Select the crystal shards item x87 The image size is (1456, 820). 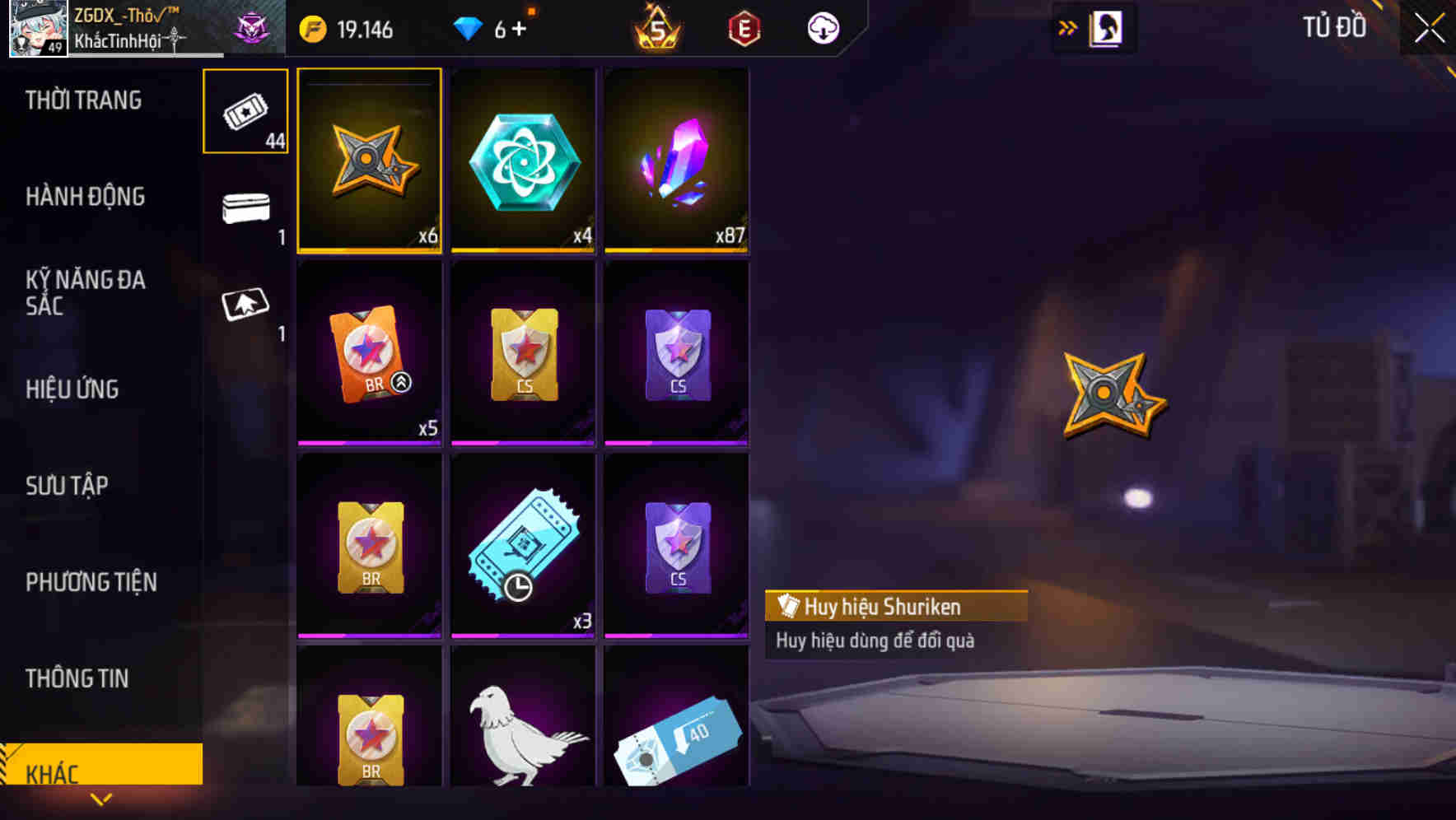click(x=676, y=161)
